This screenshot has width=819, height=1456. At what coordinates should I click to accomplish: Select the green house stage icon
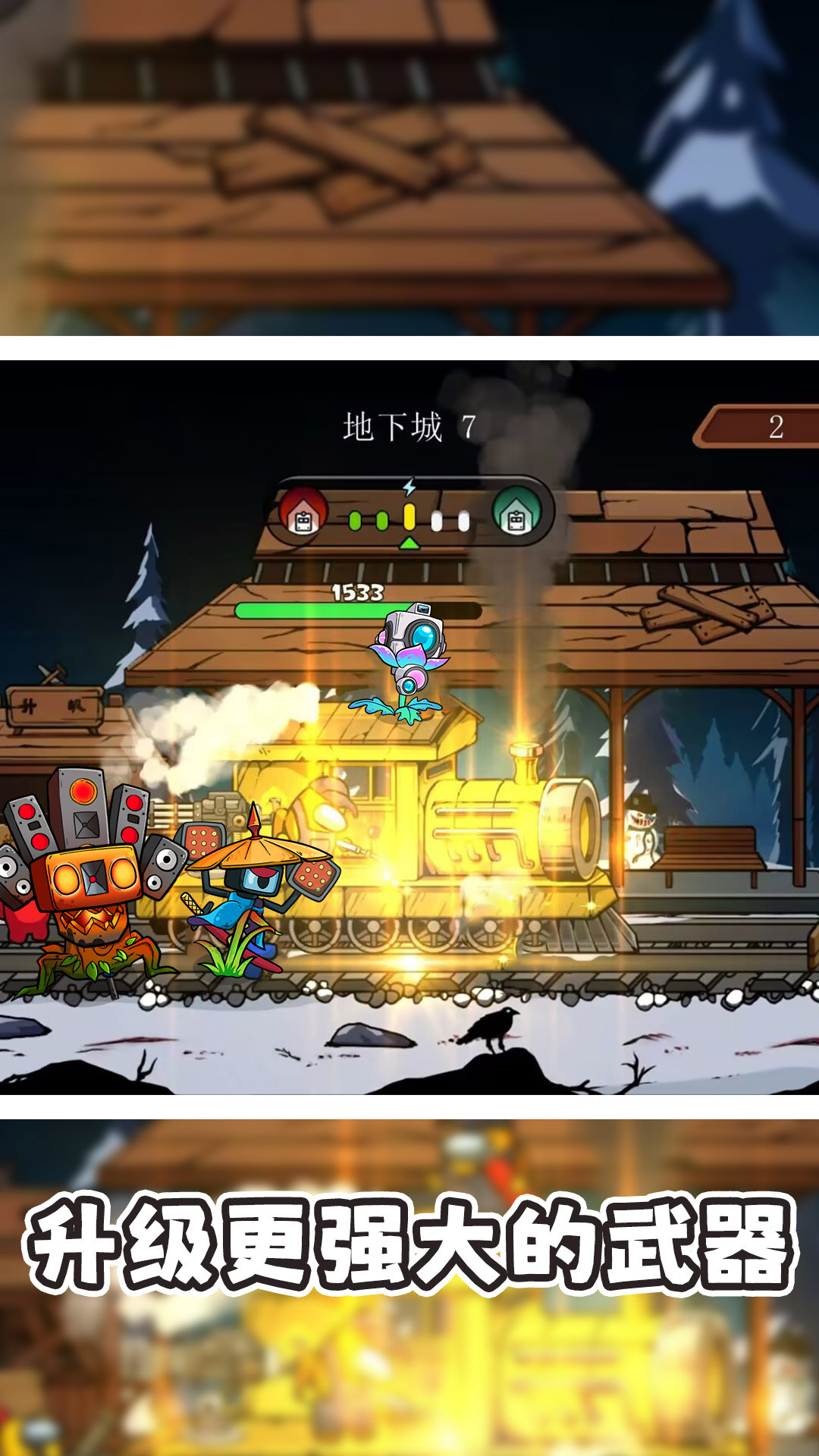[516, 513]
